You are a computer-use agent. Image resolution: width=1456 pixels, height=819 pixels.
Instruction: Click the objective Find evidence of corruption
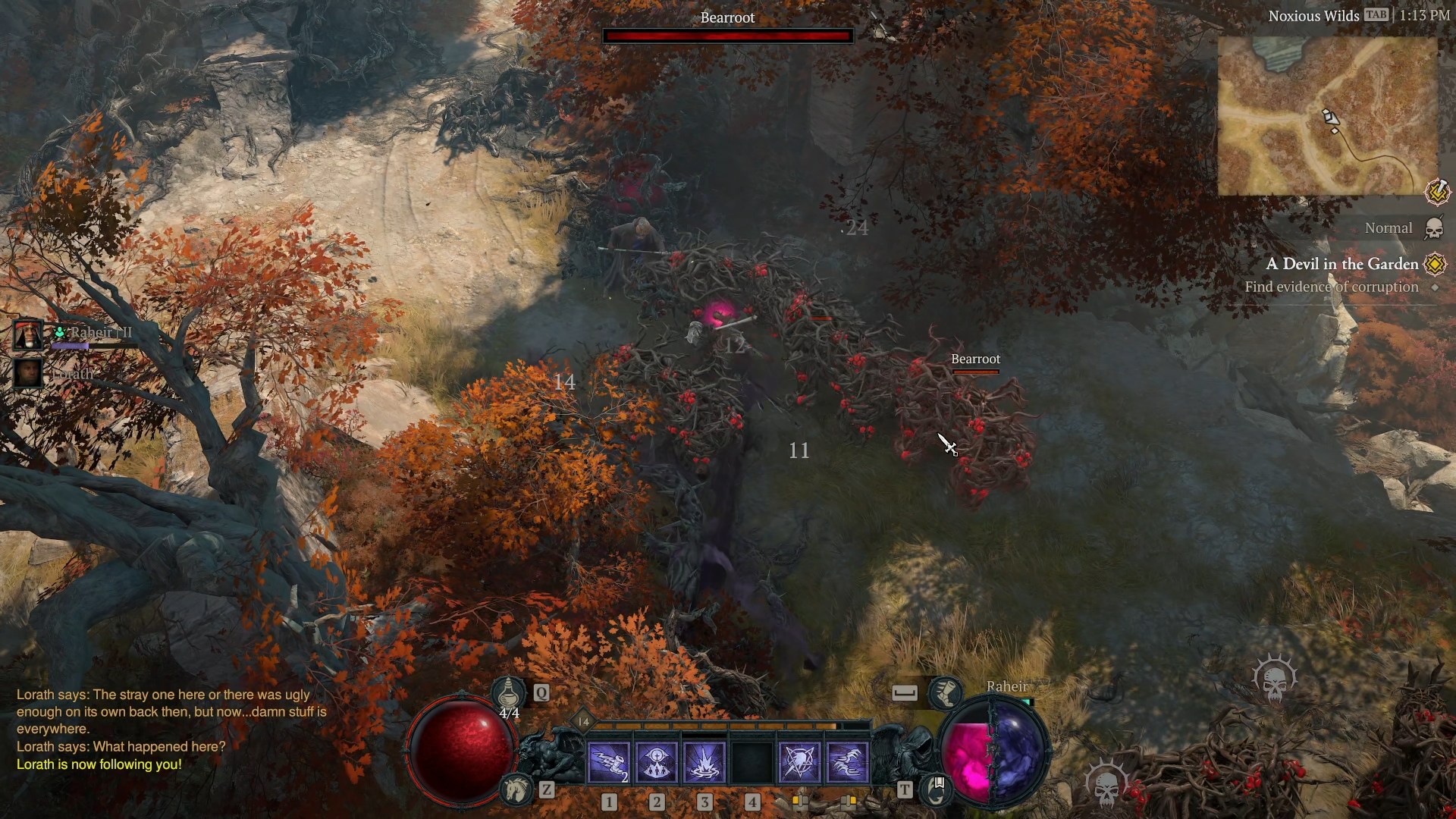(1332, 287)
